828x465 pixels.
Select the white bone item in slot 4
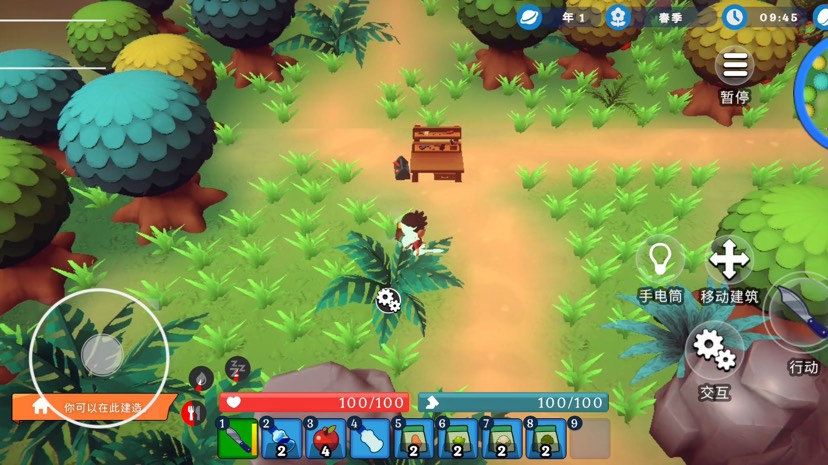(x=370, y=439)
